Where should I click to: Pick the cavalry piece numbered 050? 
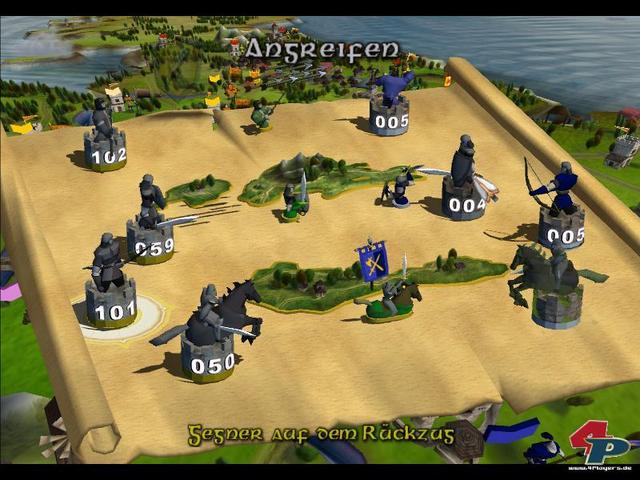(210, 340)
